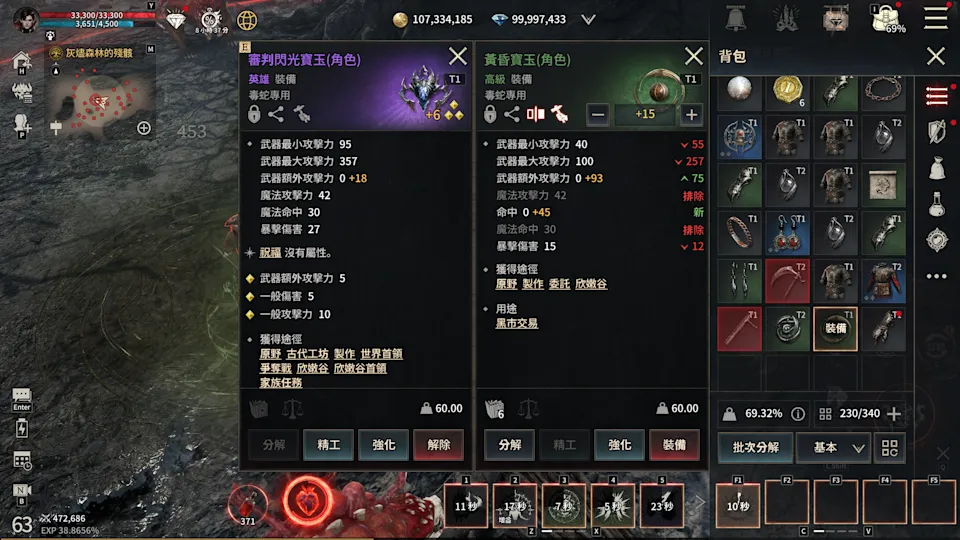Close the 黃昏寶玉 item tooltip

click(693, 57)
